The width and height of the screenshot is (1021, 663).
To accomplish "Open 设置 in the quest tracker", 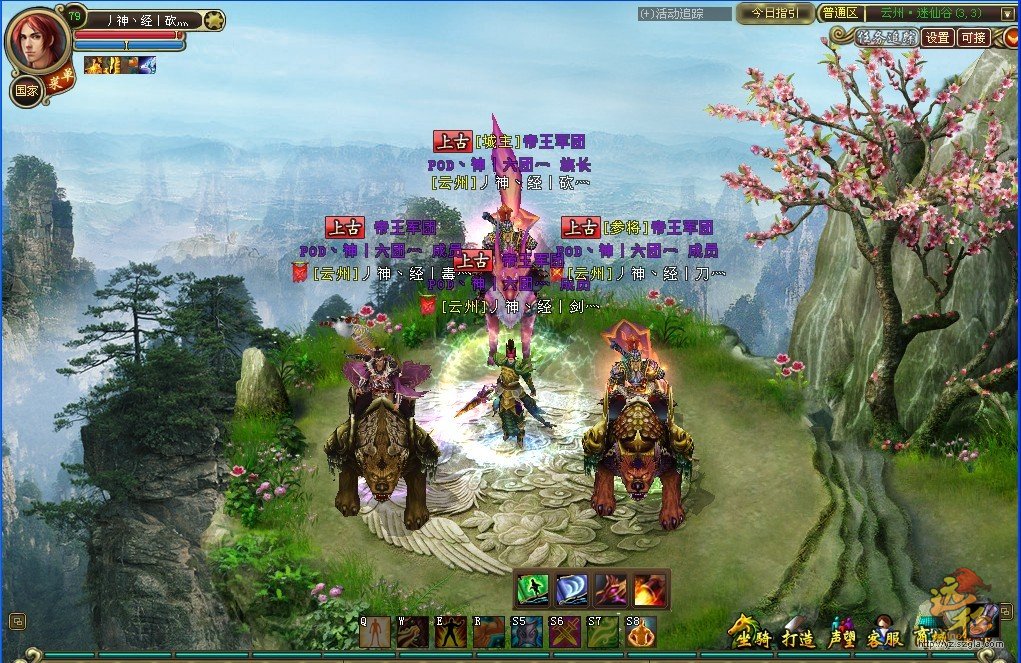I will pos(937,38).
